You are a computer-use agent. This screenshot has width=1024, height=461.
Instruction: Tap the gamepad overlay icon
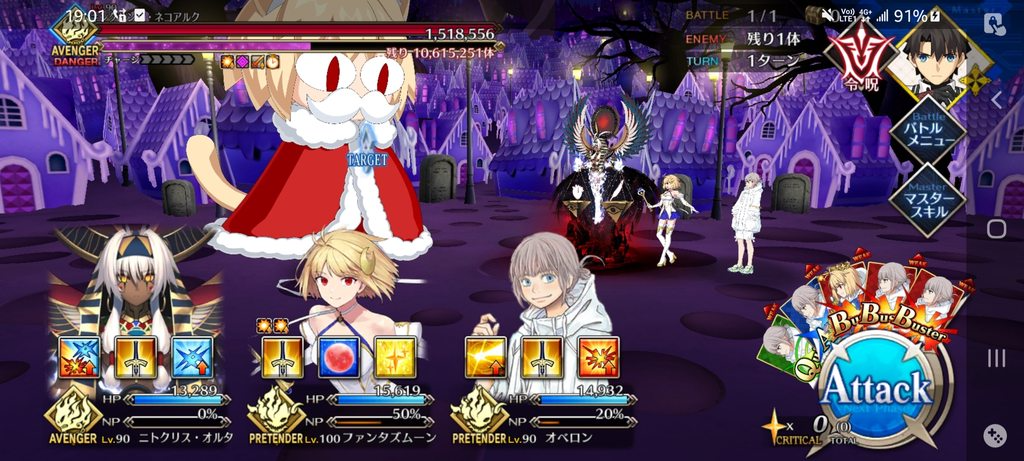(x=996, y=435)
